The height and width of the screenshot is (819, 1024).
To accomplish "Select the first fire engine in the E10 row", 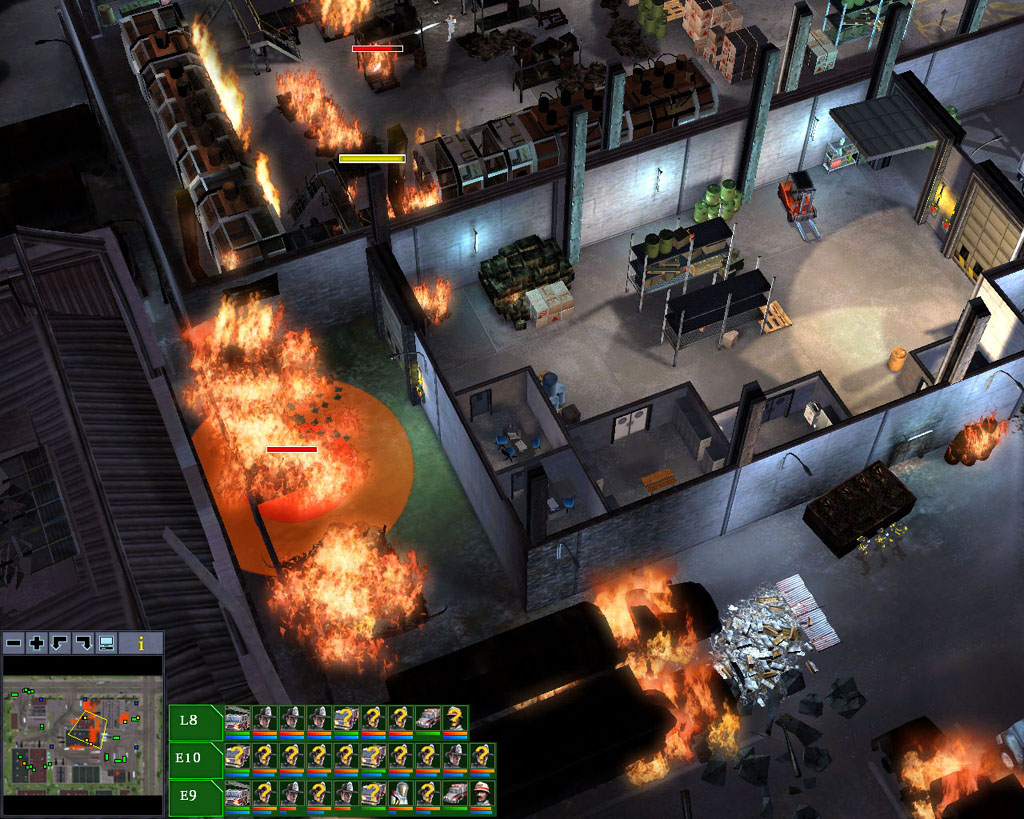I will tap(237, 757).
